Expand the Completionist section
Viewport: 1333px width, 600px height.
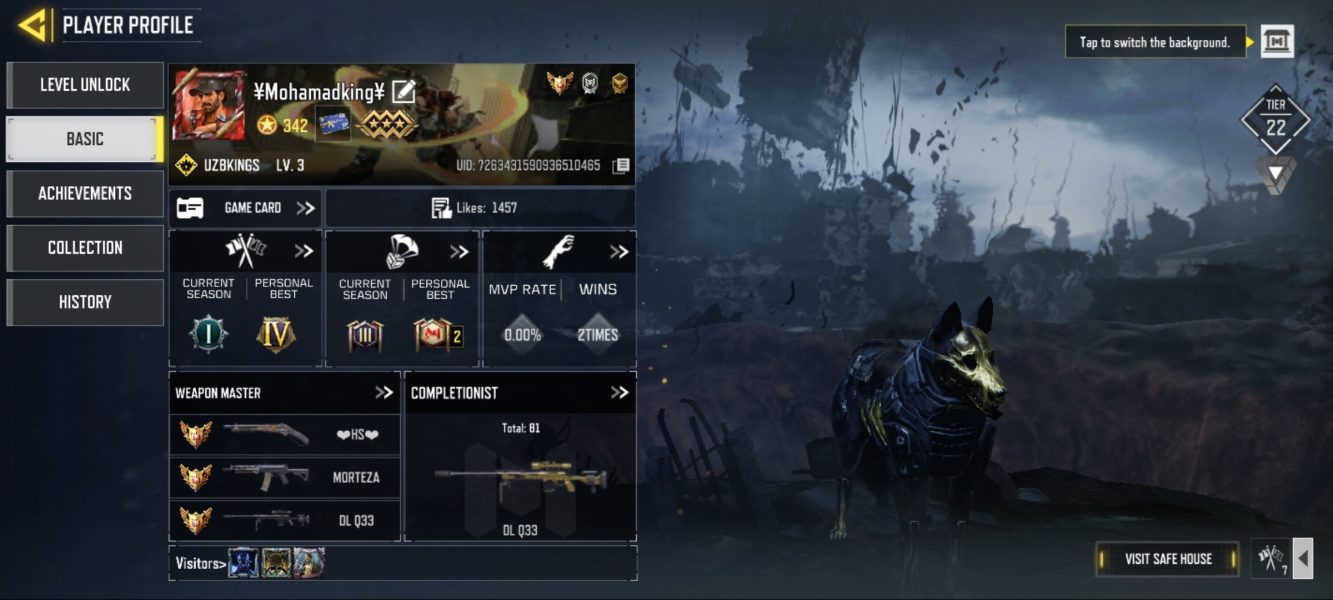coord(619,393)
